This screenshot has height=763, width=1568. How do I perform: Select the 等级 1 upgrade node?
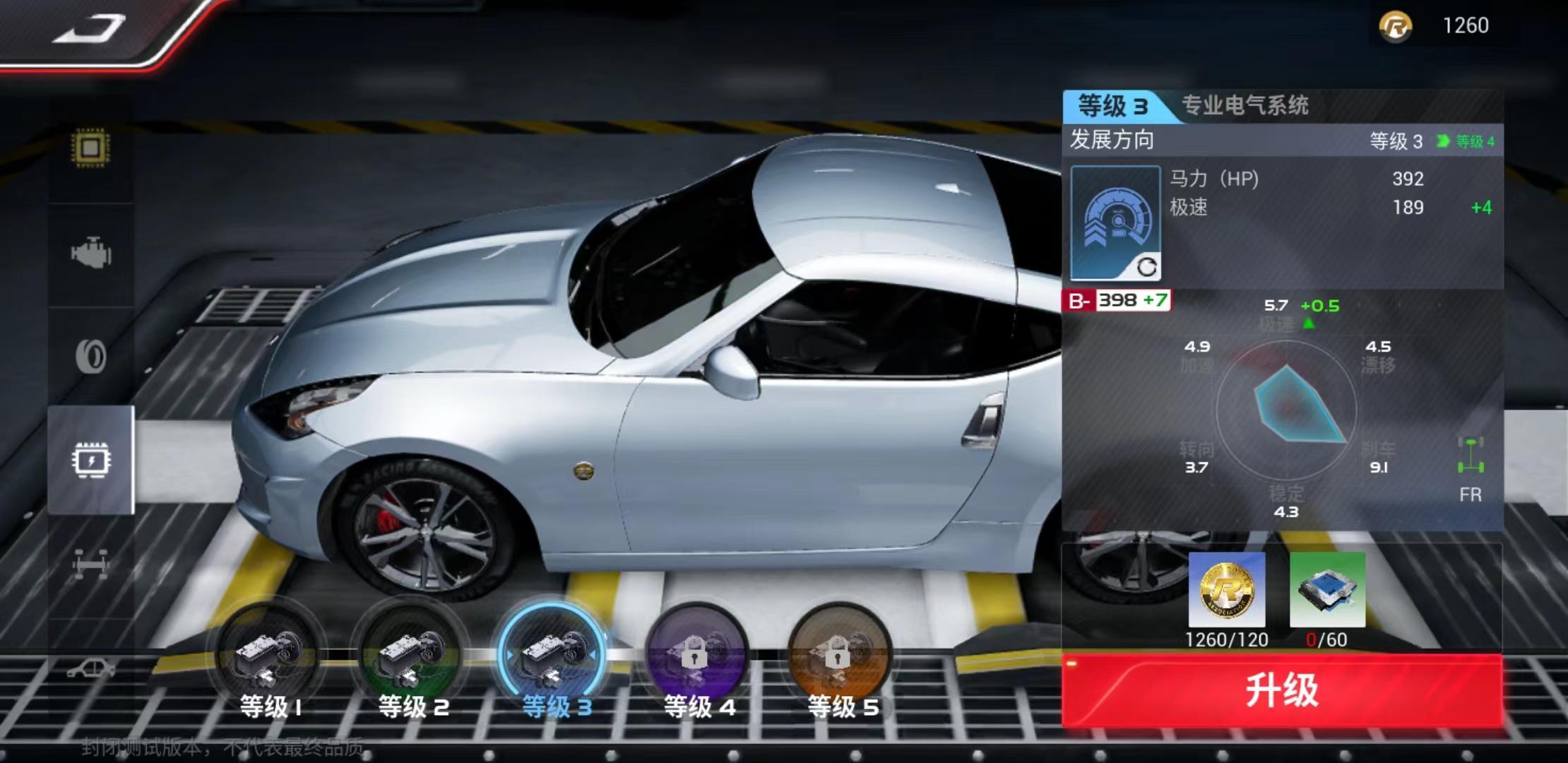click(270, 658)
